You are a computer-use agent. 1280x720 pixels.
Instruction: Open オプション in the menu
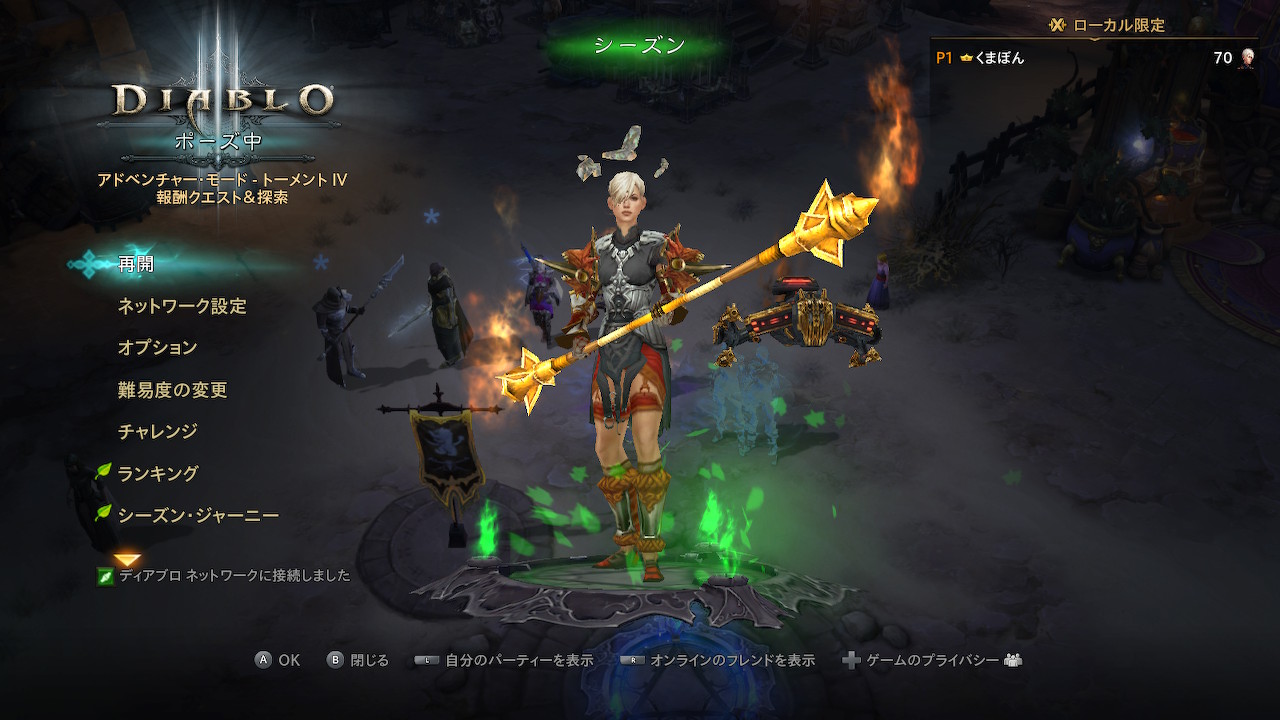coord(157,348)
